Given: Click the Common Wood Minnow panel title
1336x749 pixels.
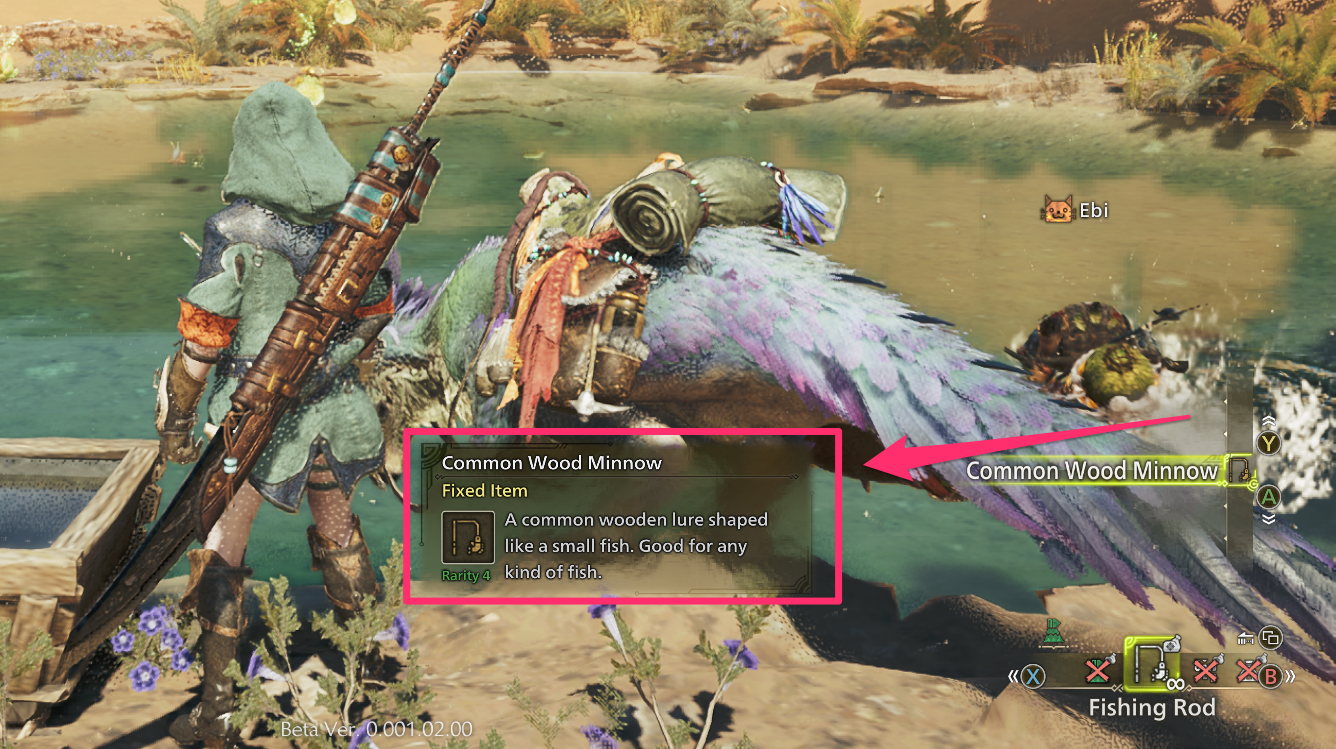Looking at the screenshot, I should click(x=553, y=462).
